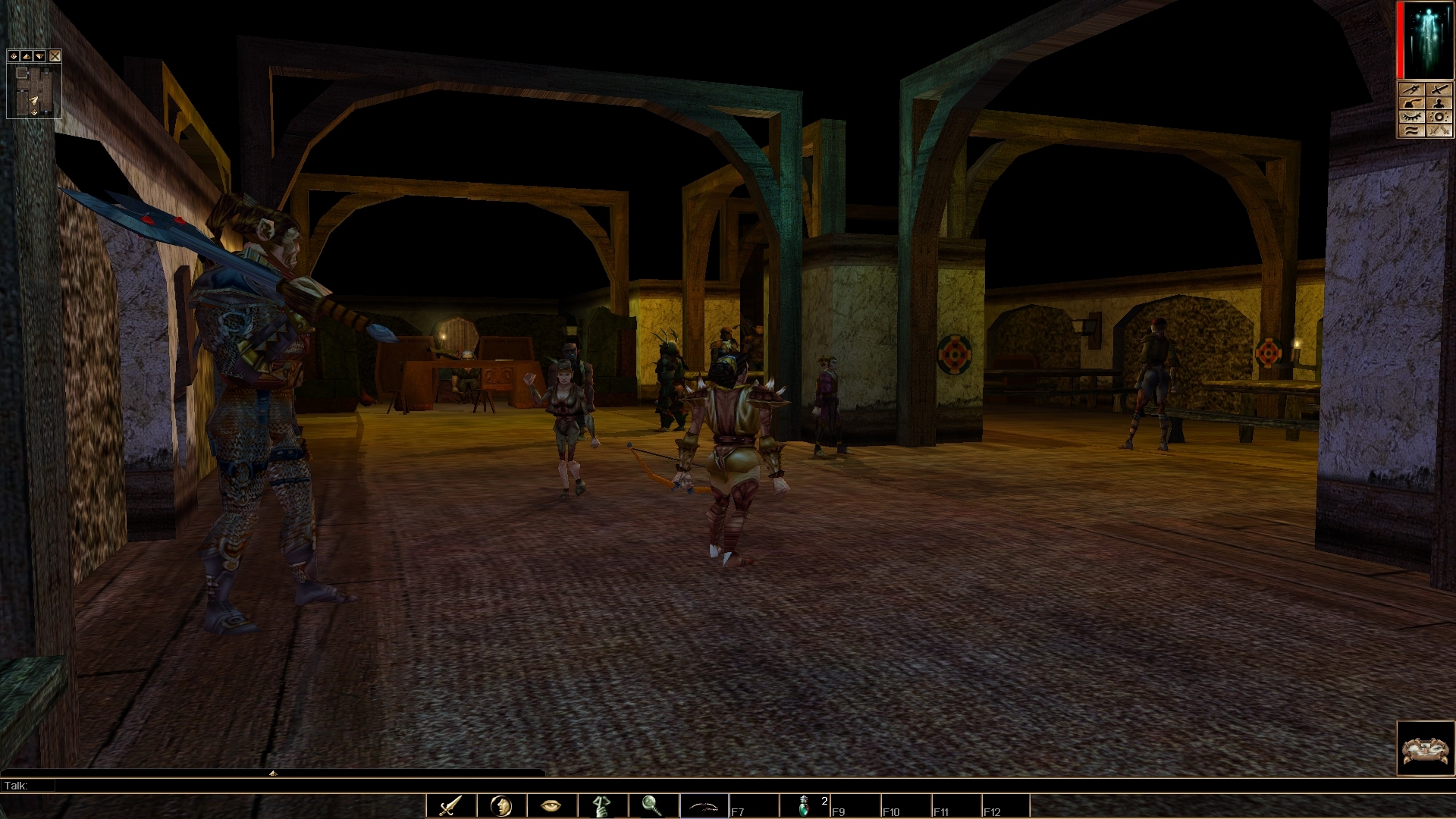Zoom the minimap in using the up arrow
The height and width of the screenshot is (819, 1456).
[28, 56]
